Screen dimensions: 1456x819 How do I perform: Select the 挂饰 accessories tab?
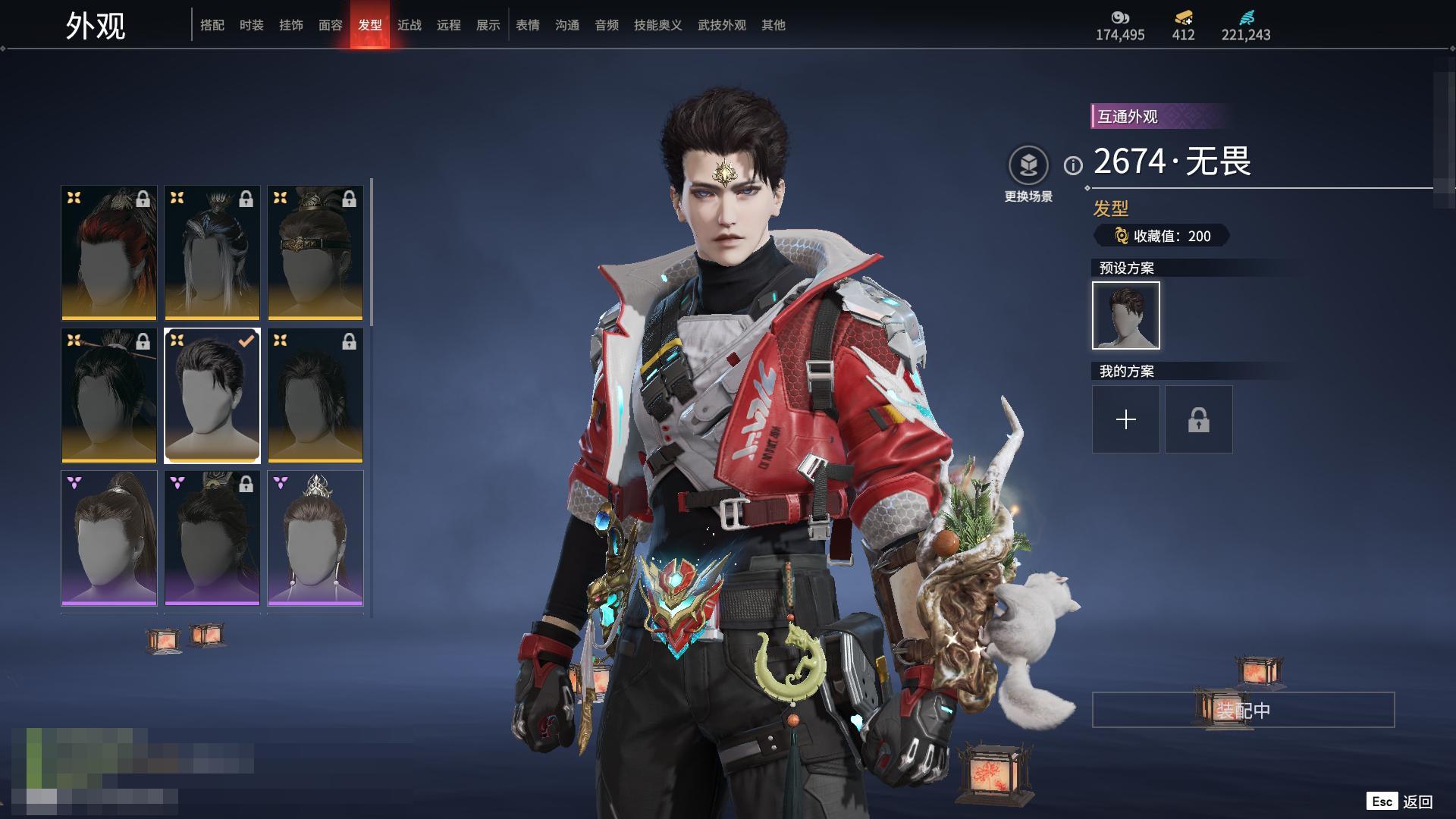click(x=291, y=25)
